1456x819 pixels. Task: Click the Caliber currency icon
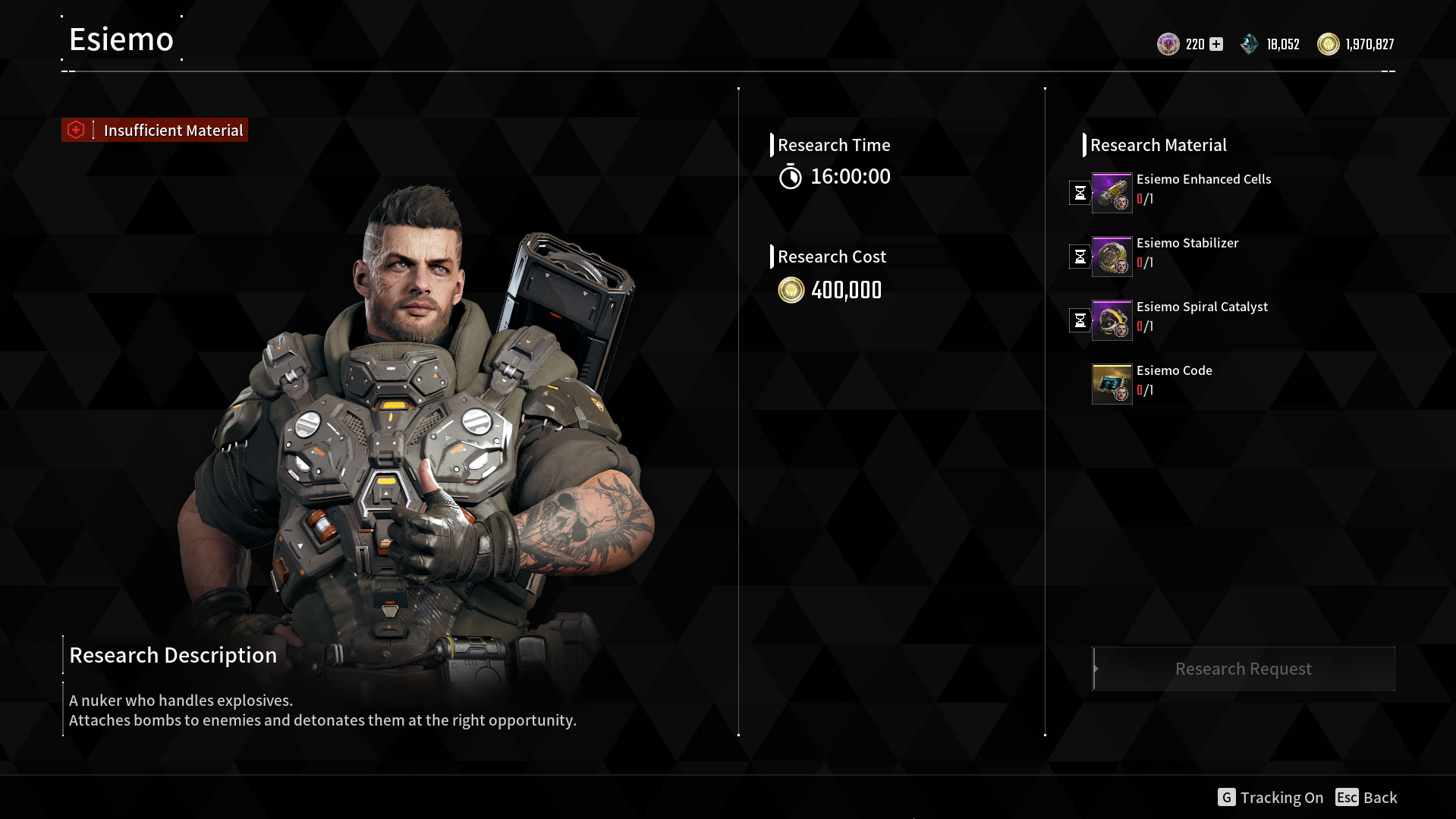point(1168,44)
